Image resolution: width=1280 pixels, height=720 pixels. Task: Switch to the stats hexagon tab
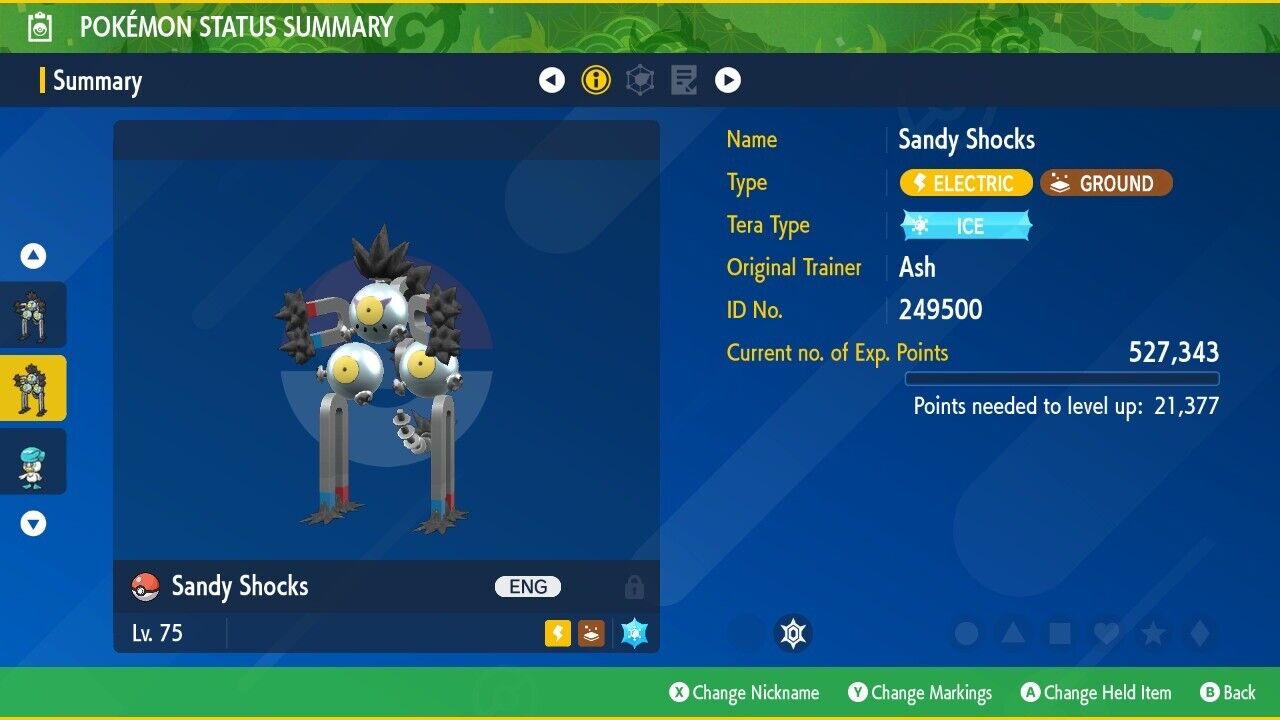(640, 80)
